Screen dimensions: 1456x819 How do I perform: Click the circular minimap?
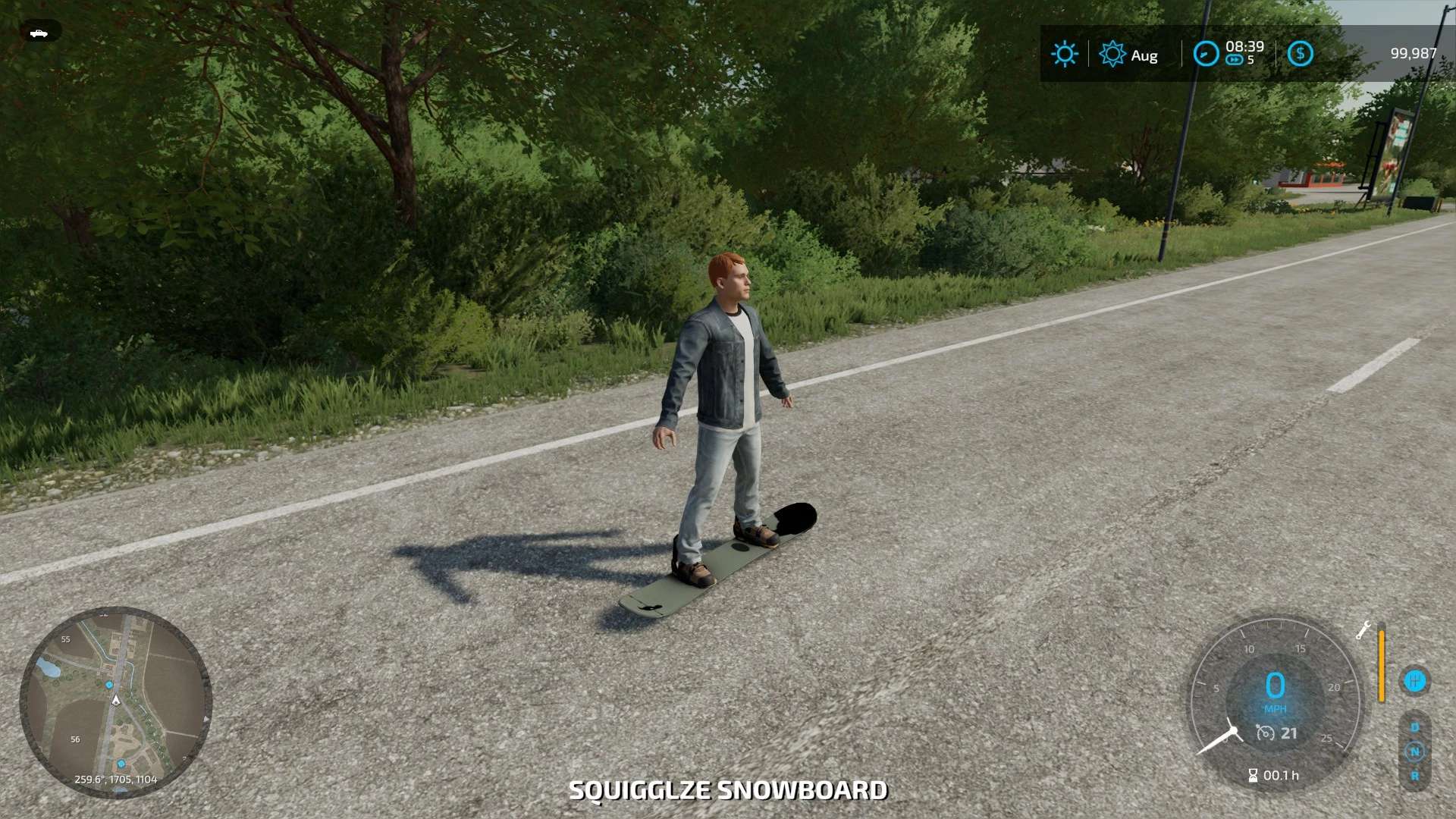(x=115, y=701)
